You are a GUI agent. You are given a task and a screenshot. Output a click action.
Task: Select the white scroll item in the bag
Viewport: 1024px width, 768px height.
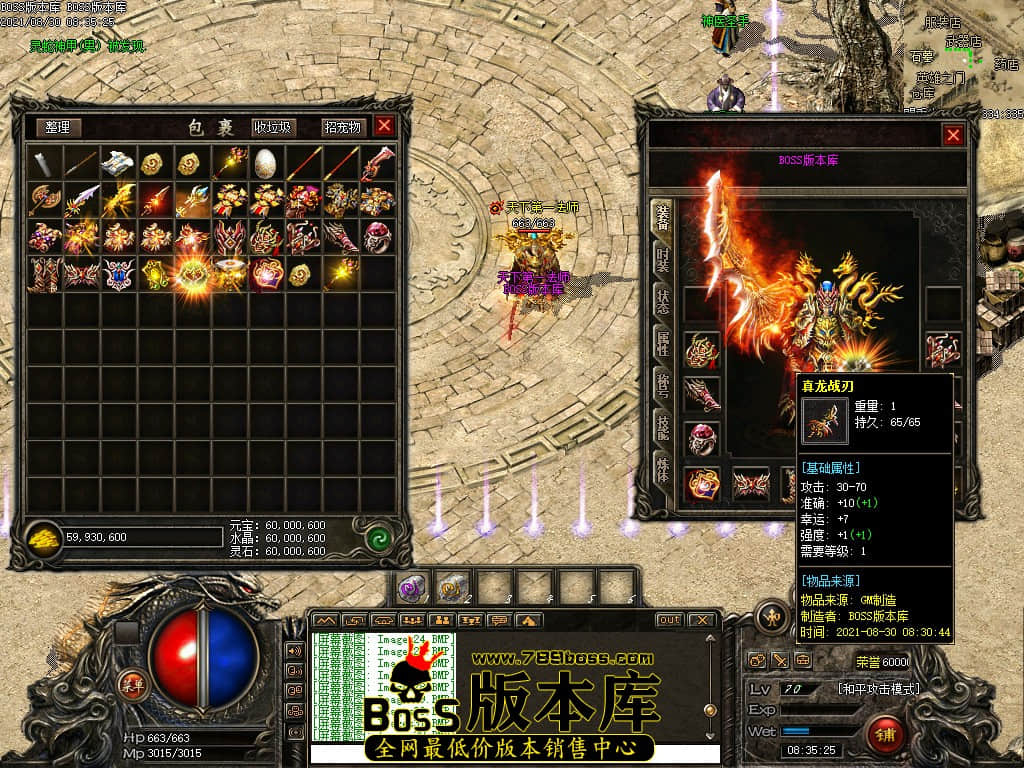click(x=118, y=162)
